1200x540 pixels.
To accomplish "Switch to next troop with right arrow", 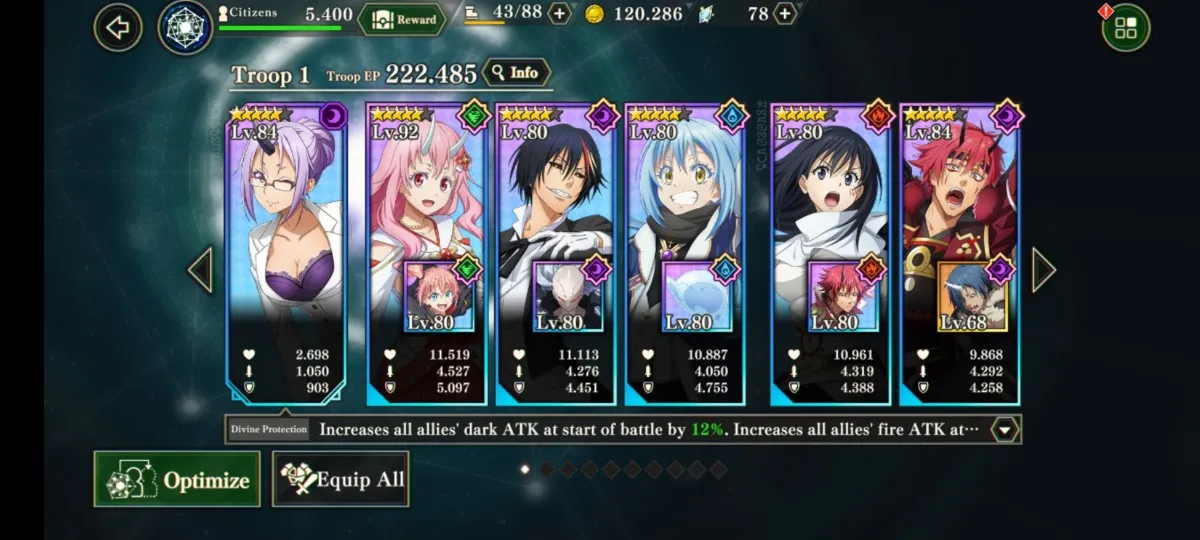I will 1043,270.
